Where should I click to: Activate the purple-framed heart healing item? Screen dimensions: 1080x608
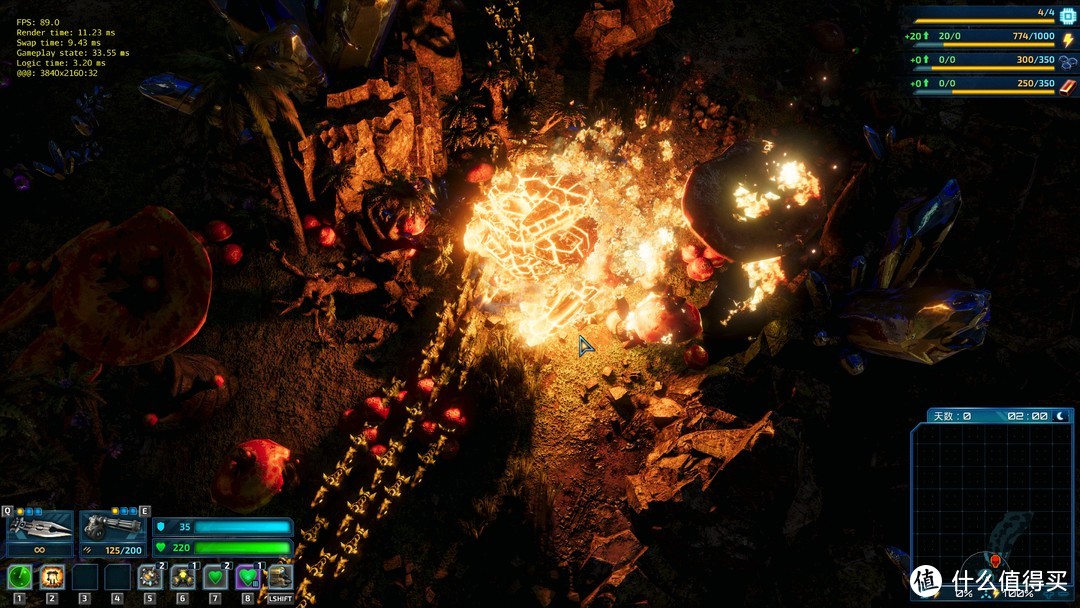248,577
